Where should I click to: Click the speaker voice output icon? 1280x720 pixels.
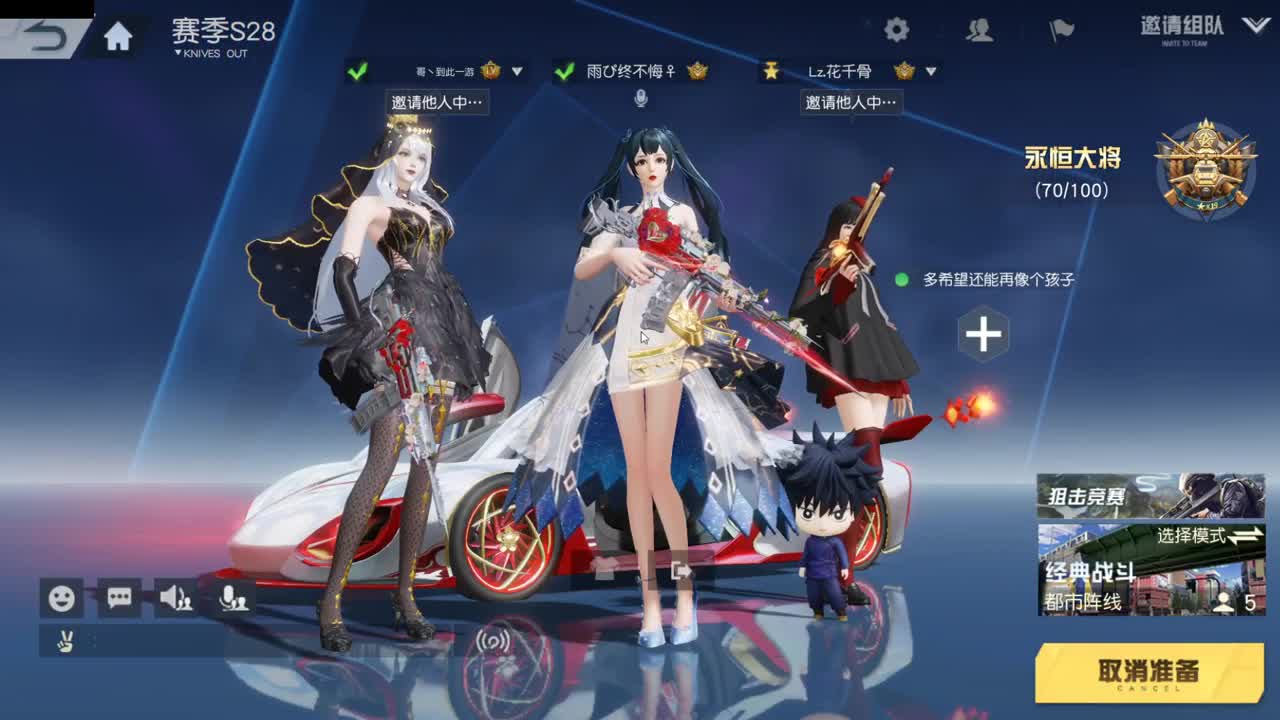click(177, 597)
